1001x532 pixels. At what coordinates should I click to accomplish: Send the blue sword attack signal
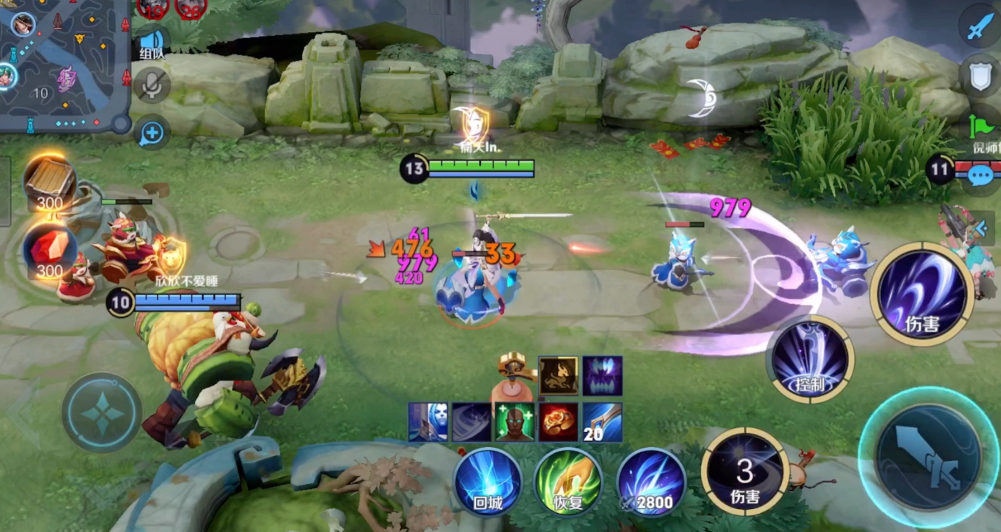point(979,27)
